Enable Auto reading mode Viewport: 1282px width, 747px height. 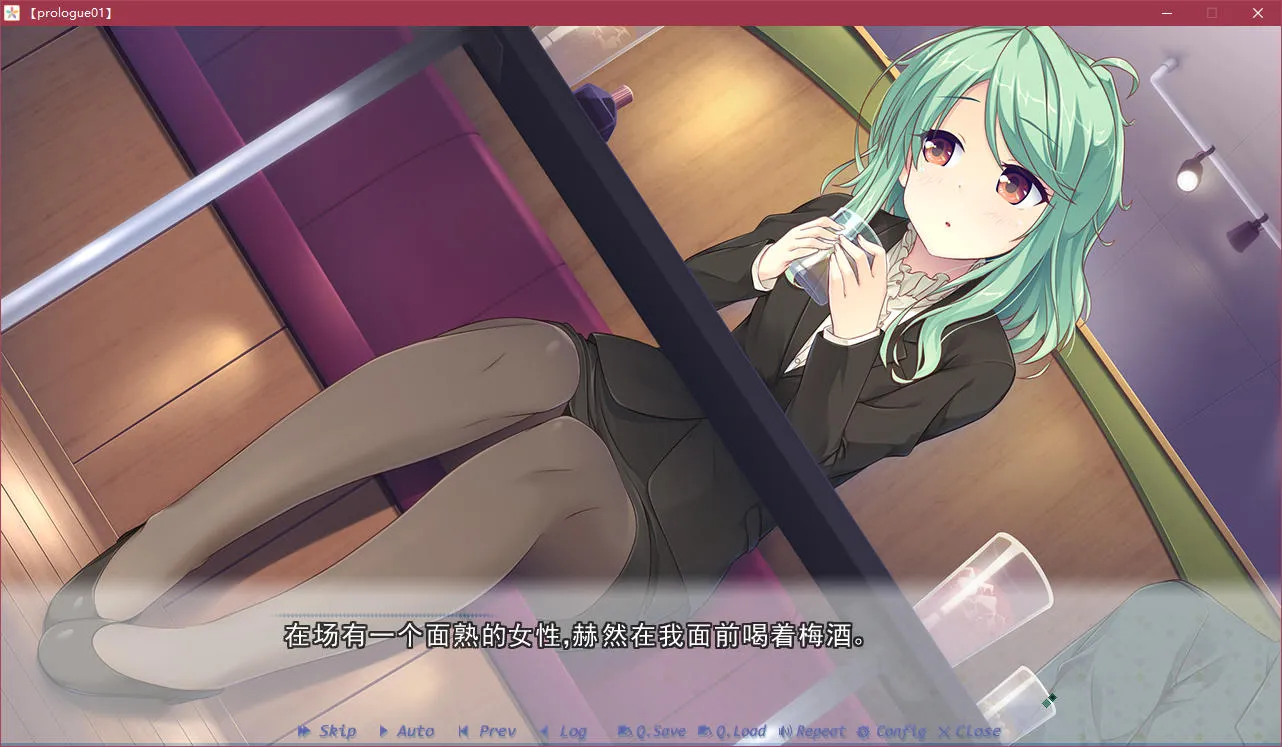(x=413, y=731)
